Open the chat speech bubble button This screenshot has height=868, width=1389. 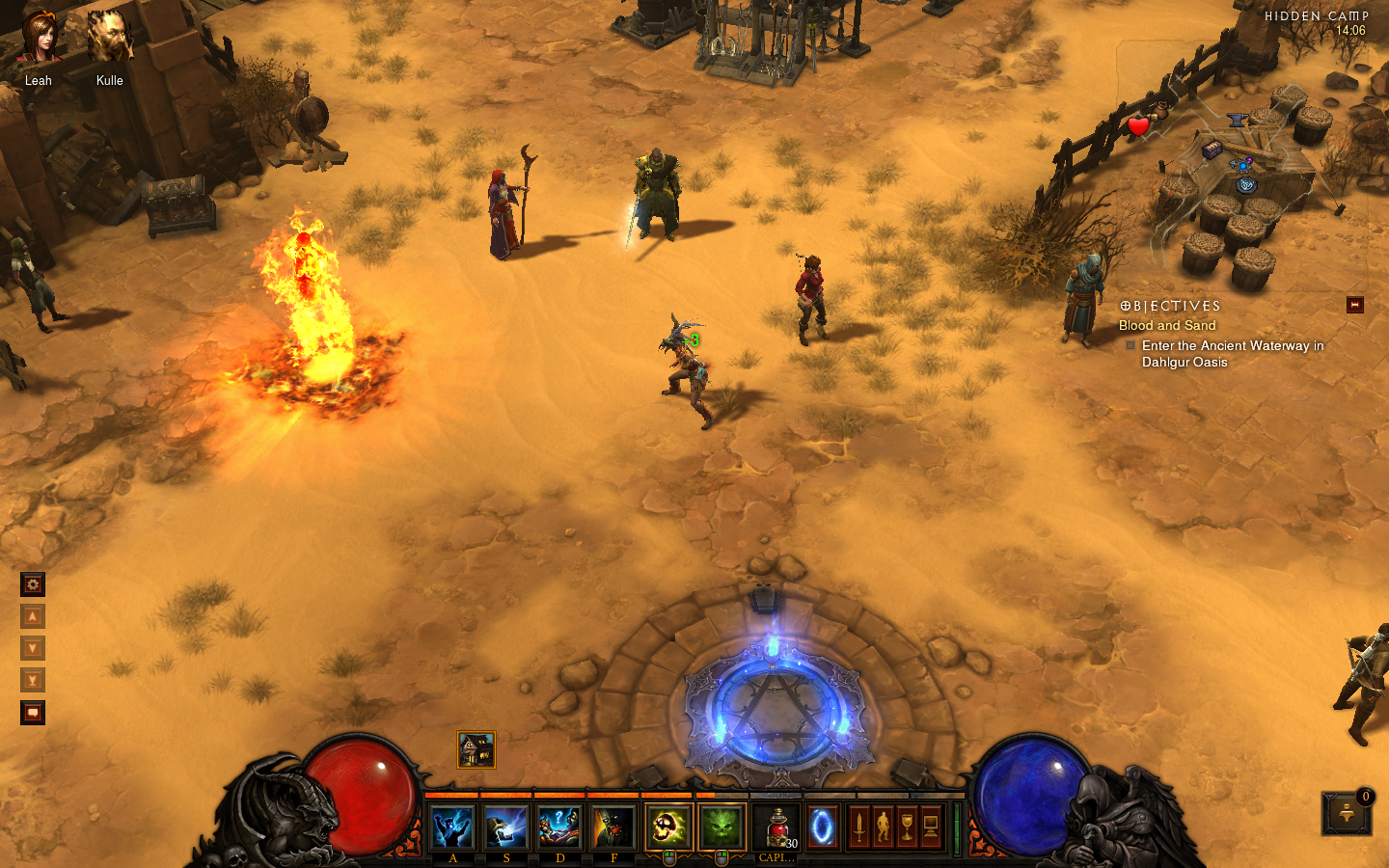(x=33, y=713)
